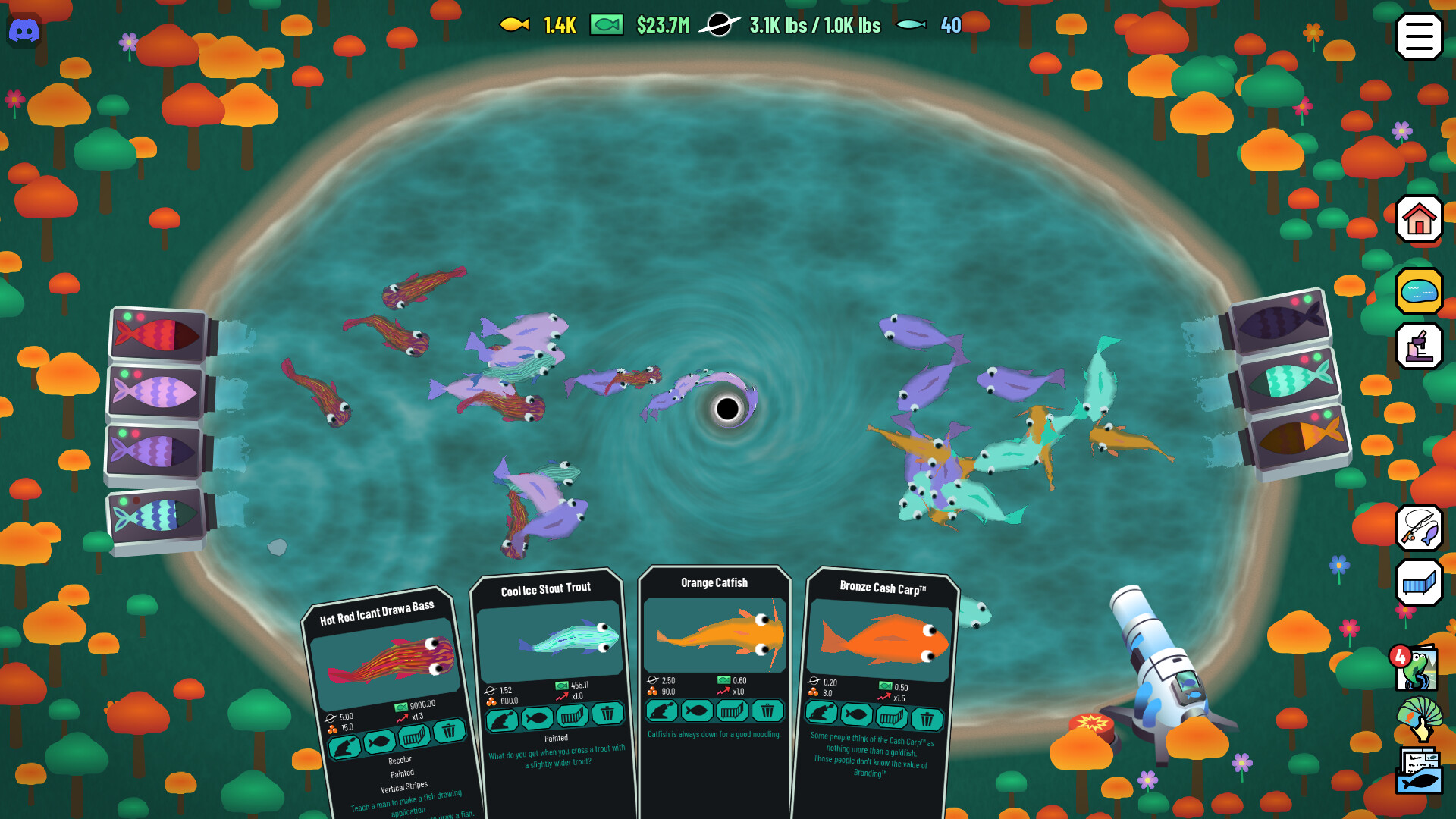Screen dimensions: 1456x819
Task: Select the predator mouth icon on Orange Catfish card
Action: (661, 711)
